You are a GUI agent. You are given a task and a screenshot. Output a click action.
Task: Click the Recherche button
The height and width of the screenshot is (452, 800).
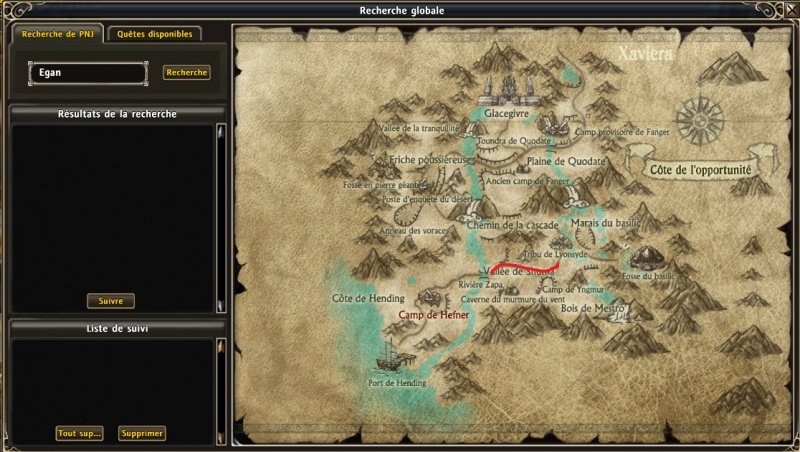(x=187, y=73)
